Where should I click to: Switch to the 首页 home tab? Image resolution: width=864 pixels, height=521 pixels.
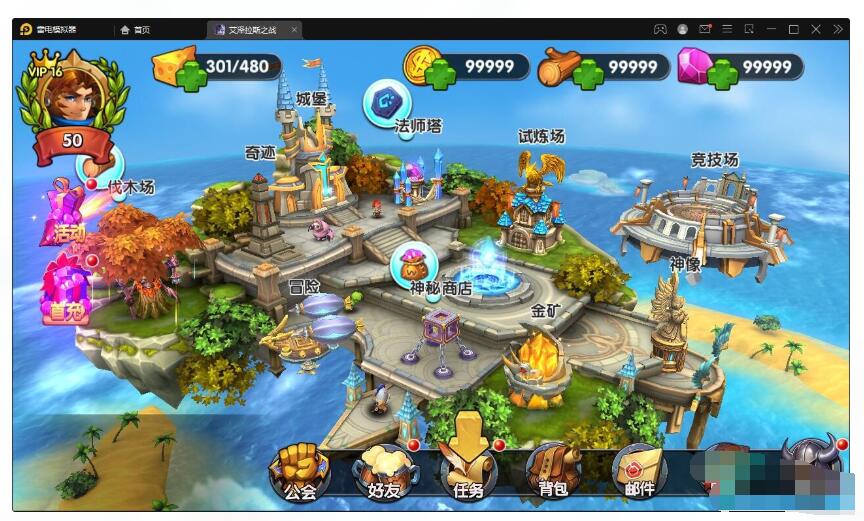pos(136,30)
